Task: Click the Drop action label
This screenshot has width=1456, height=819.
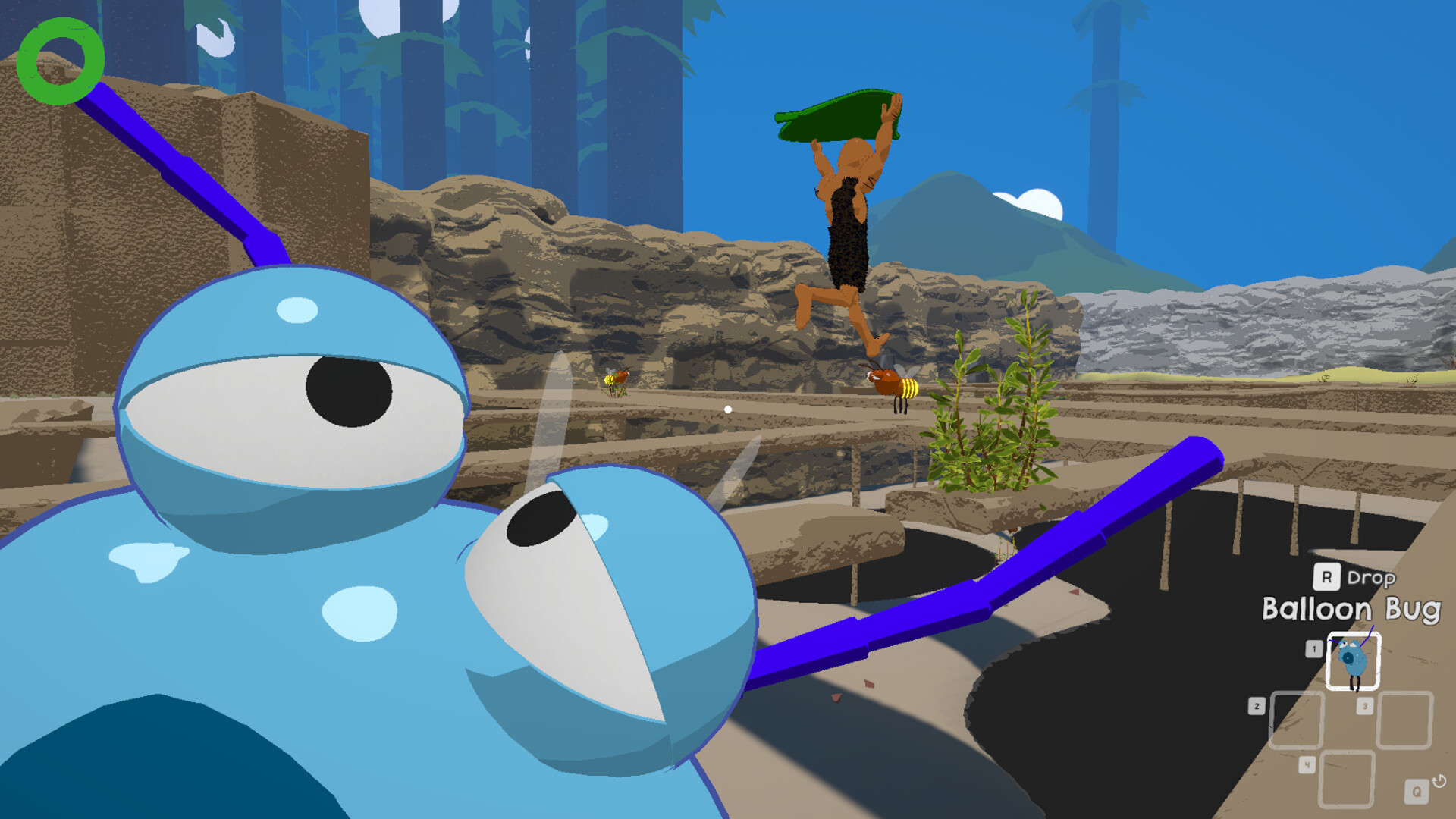Action: pyautogui.click(x=1371, y=578)
